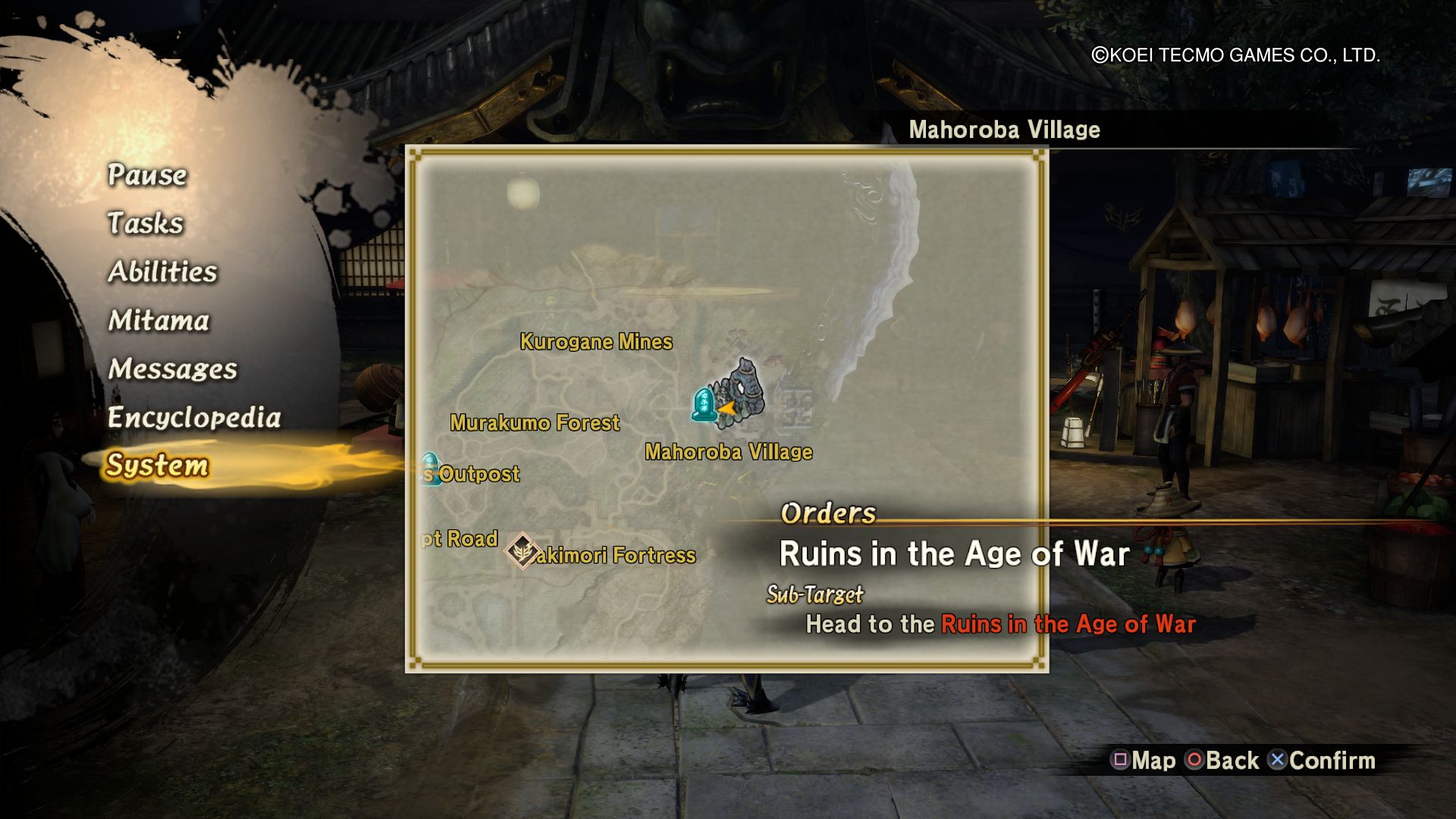Select the highlighted System option
This screenshot has height=819, width=1456.
click(157, 466)
